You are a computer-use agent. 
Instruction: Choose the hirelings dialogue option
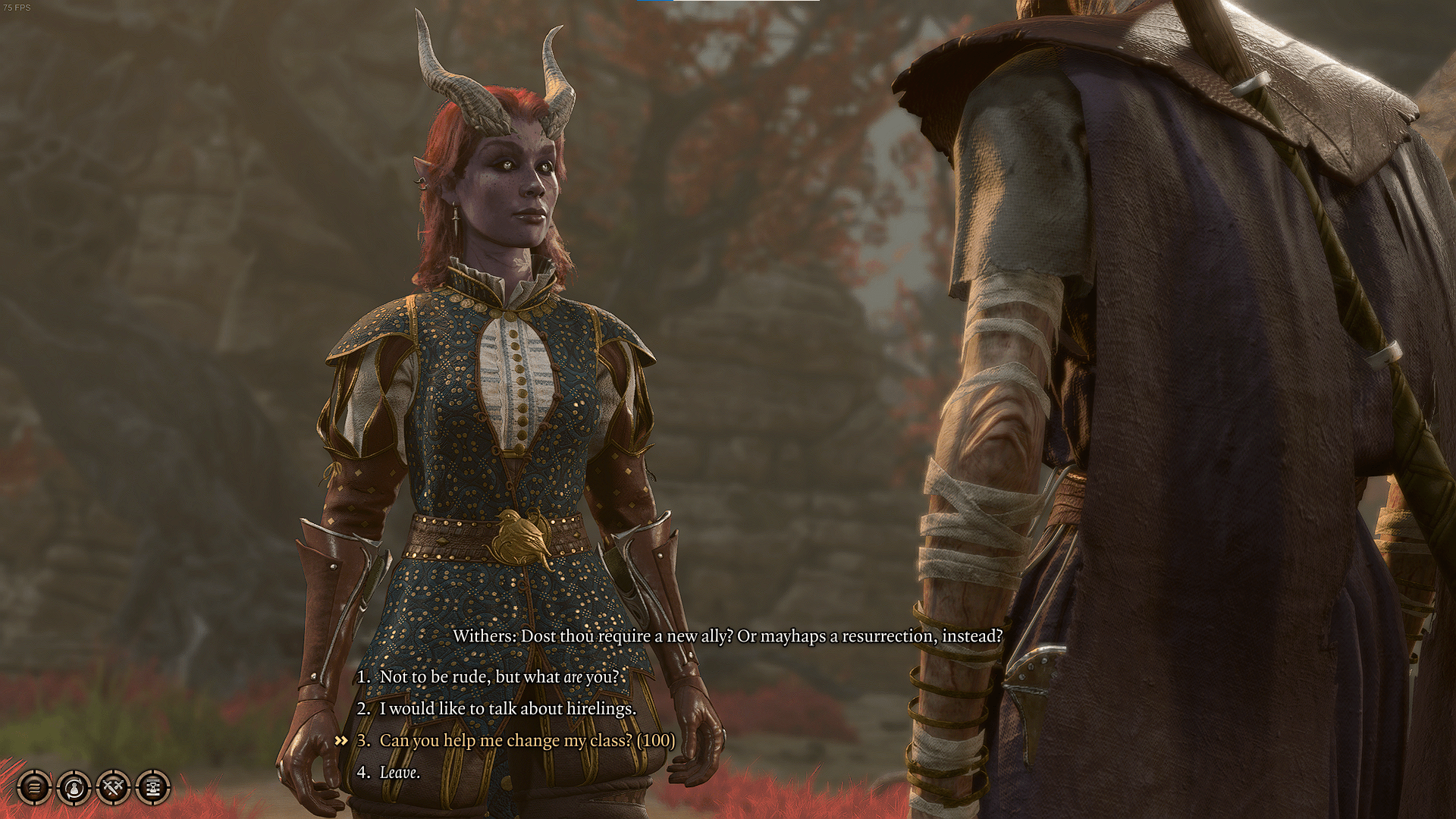(x=507, y=708)
